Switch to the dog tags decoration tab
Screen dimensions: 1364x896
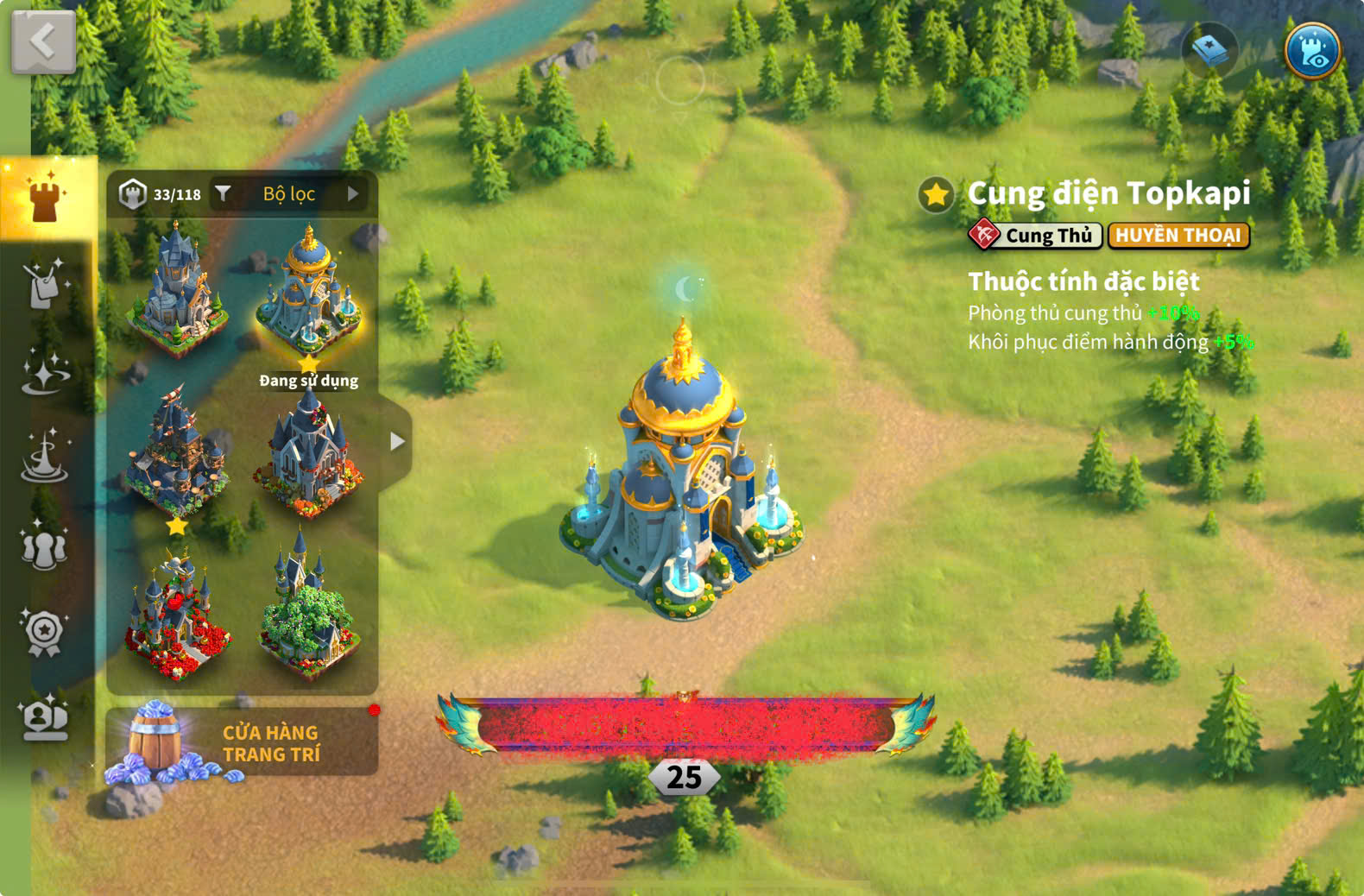click(x=45, y=284)
